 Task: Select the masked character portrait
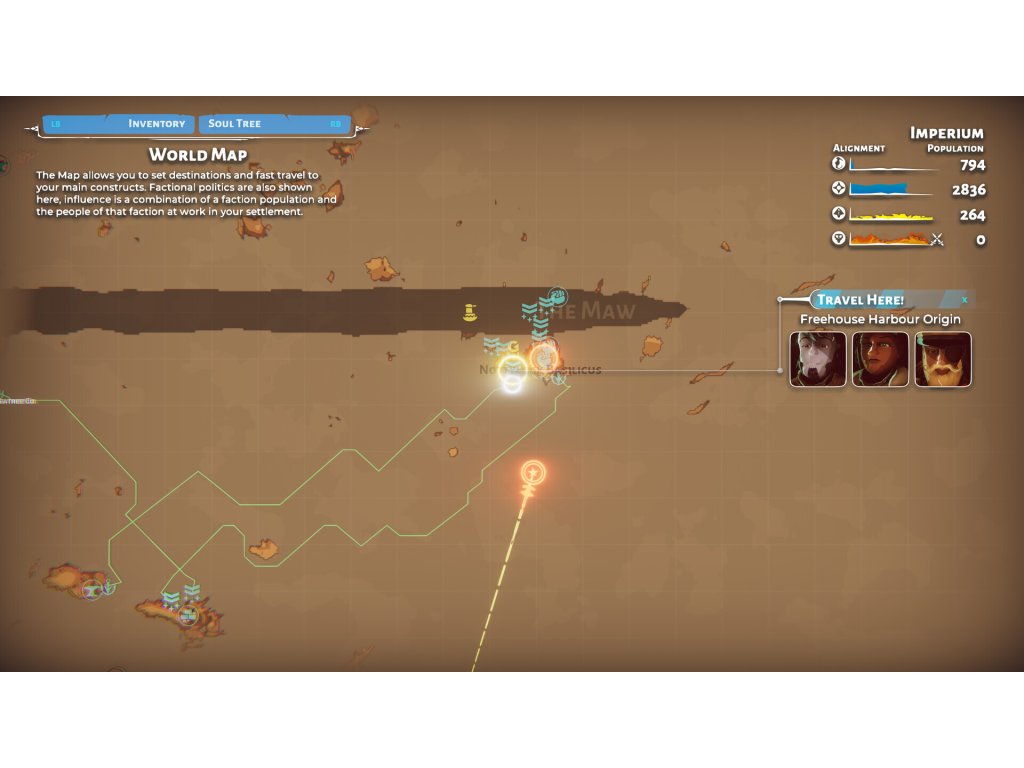tap(818, 359)
